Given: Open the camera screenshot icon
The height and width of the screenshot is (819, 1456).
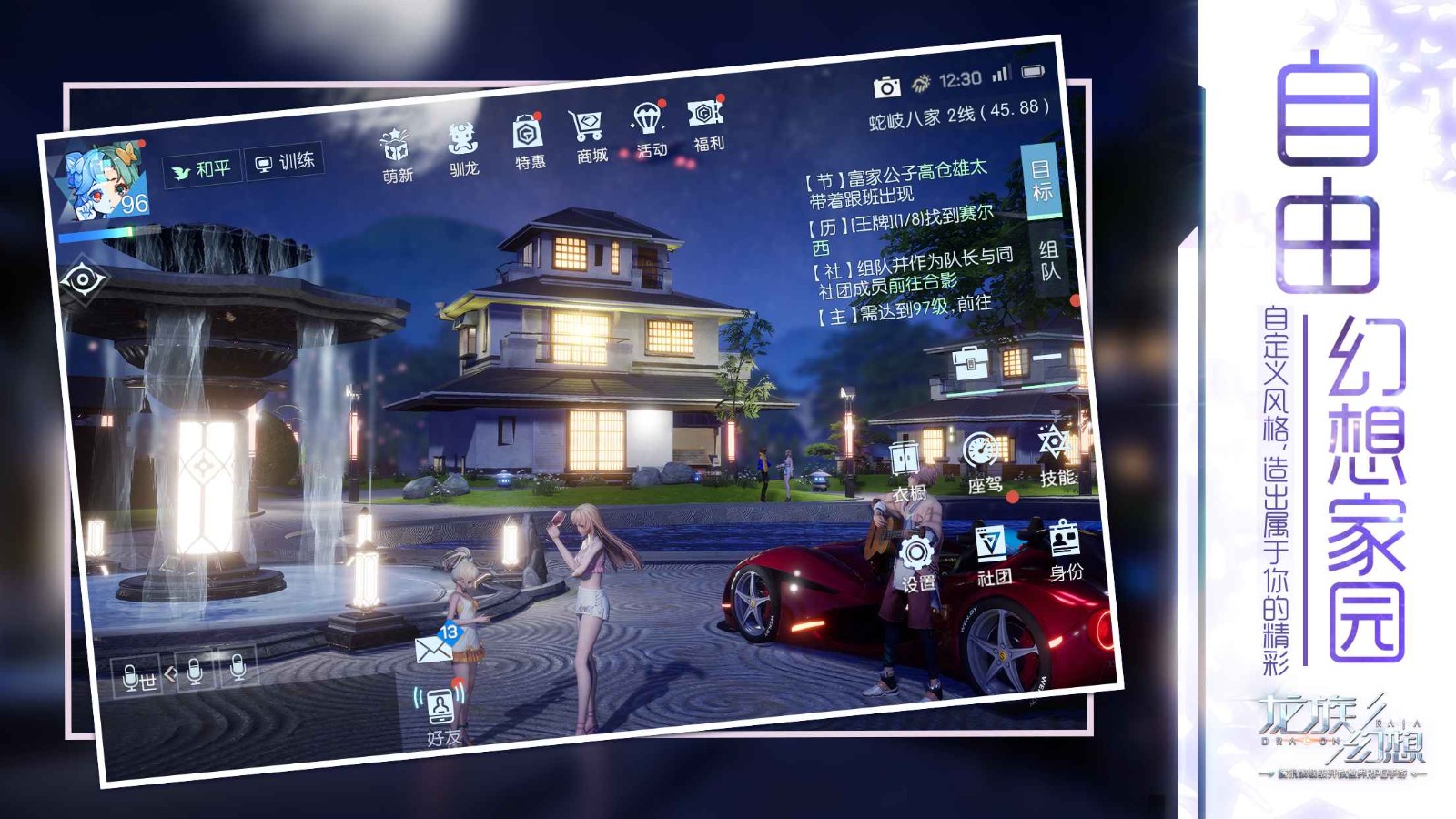Looking at the screenshot, I should pyautogui.click(x=886, y=87).
